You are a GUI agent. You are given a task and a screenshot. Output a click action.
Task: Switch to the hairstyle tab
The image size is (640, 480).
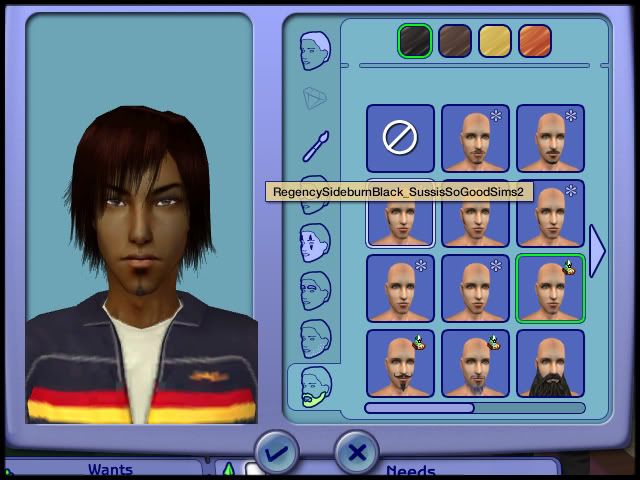coord(316,51)
